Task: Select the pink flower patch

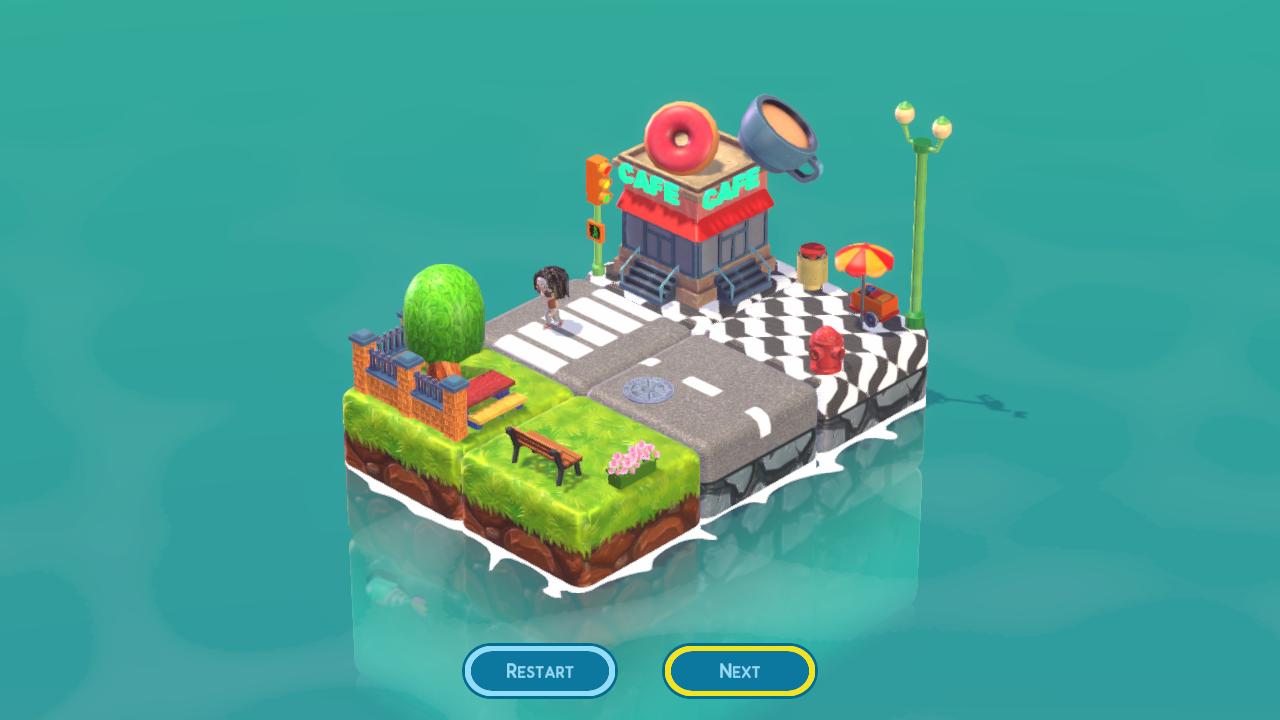Action: tap(632, 460)
